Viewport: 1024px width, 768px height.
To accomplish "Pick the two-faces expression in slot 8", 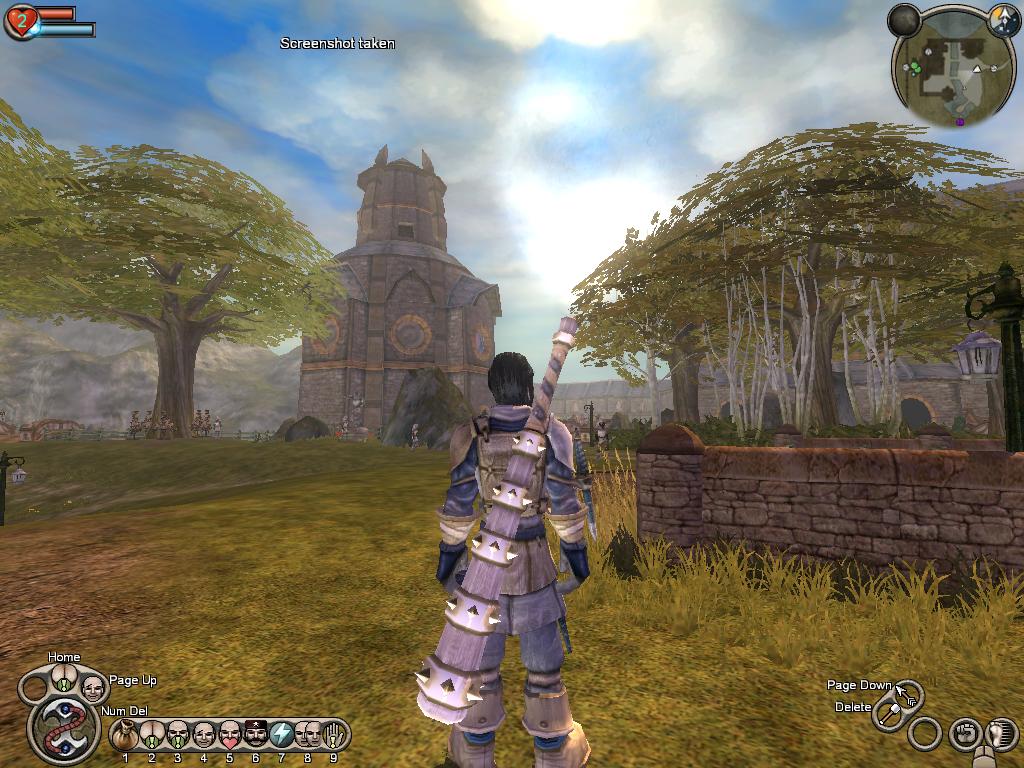I will point(308,736).
